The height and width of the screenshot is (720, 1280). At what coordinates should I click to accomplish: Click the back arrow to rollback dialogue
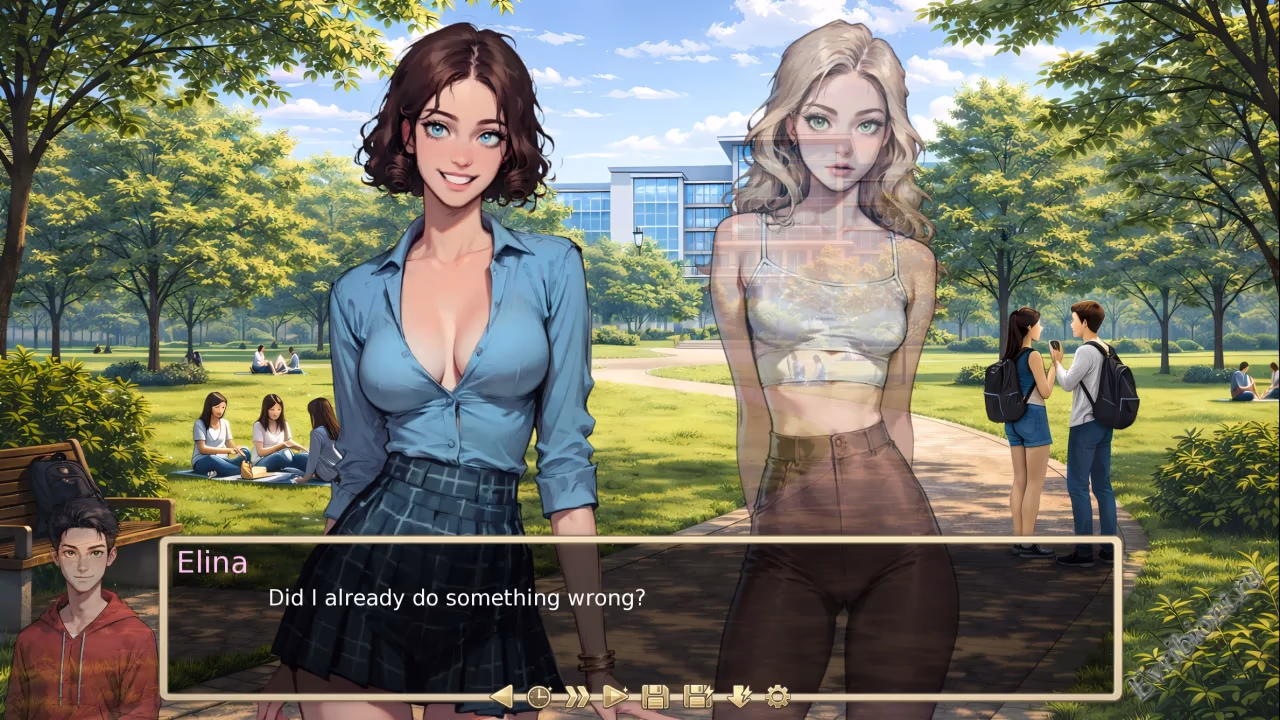coord(502,696)
